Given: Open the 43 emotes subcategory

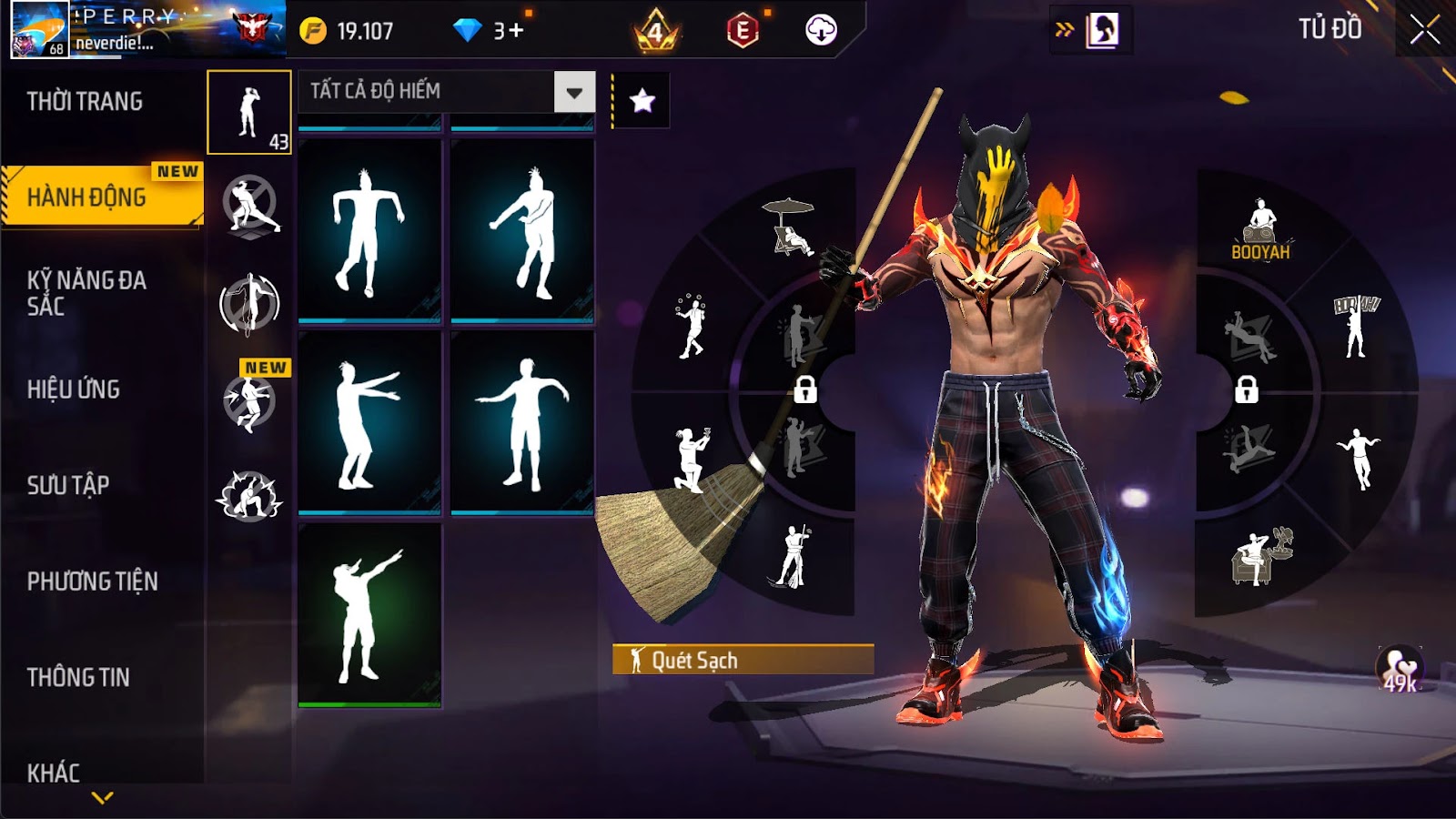Looking at the screenshot, I should click(x=249, y=113).
